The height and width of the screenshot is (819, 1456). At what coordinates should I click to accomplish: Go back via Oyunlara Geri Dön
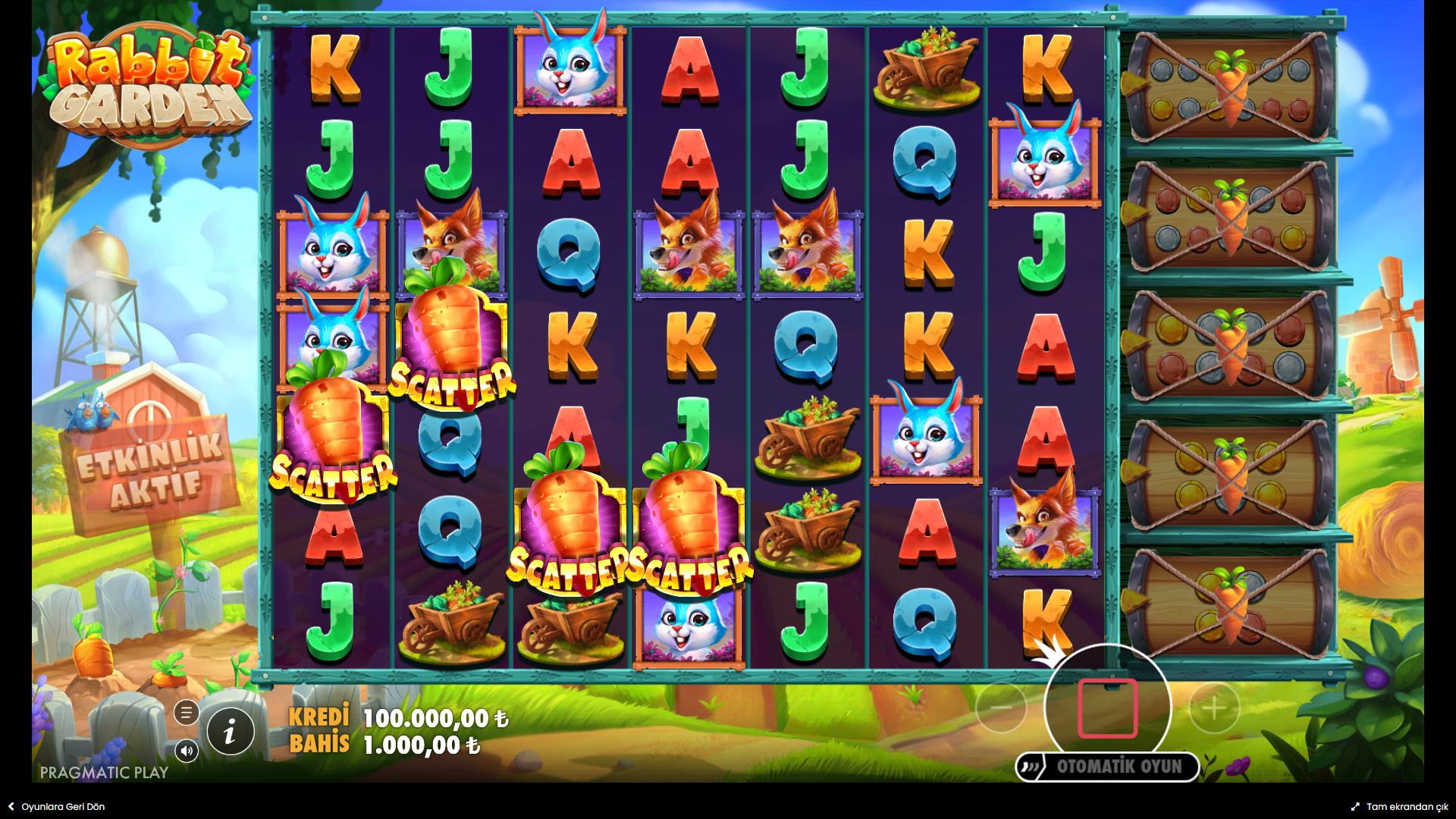tap(57, 807)
